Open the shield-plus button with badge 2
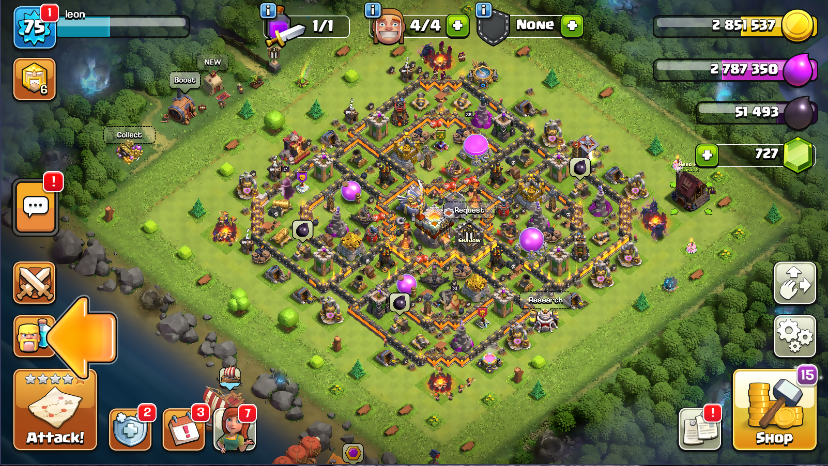Viewport: 828px width, 466px height. 129,429
